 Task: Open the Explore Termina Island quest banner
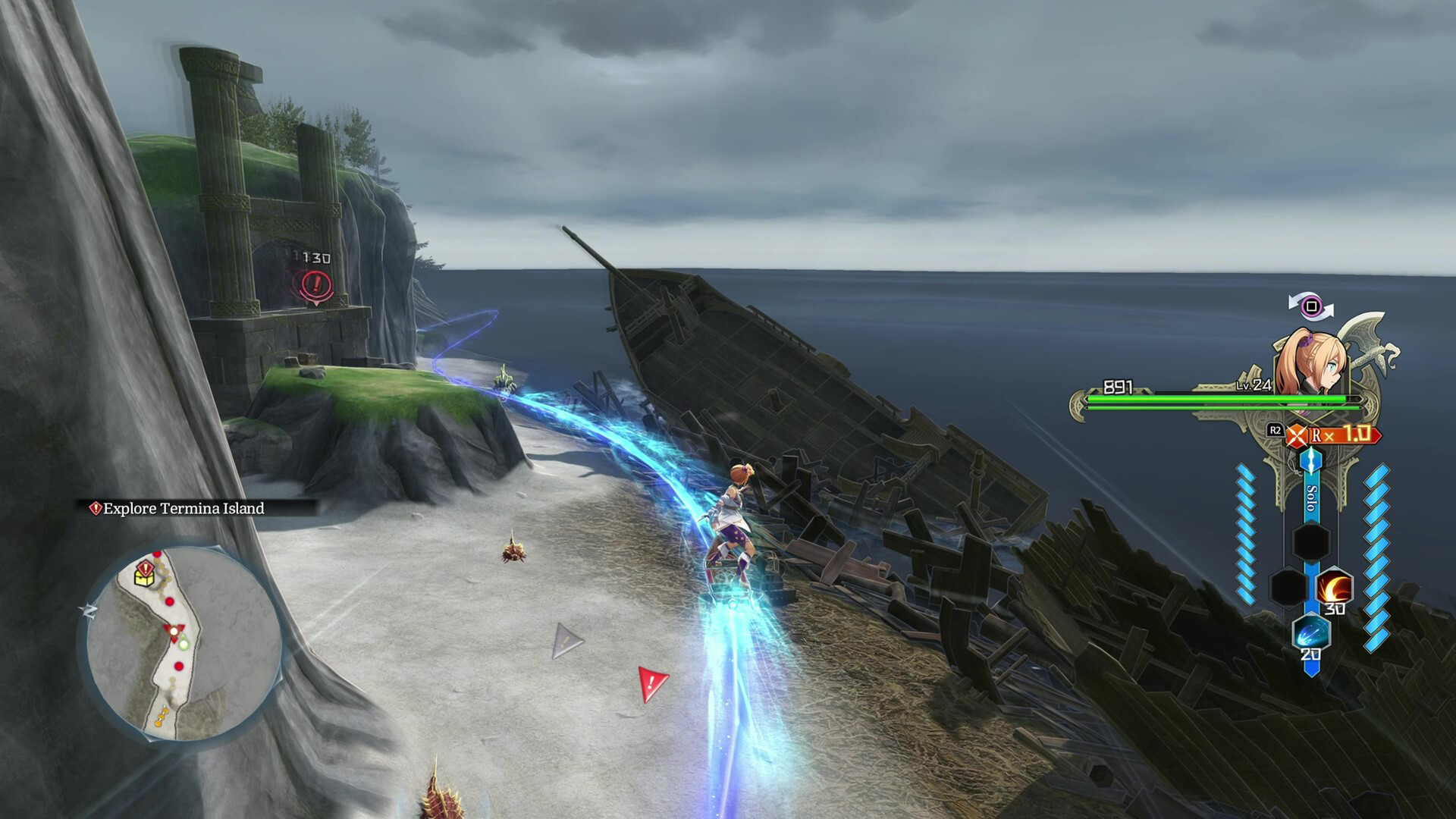180,510
